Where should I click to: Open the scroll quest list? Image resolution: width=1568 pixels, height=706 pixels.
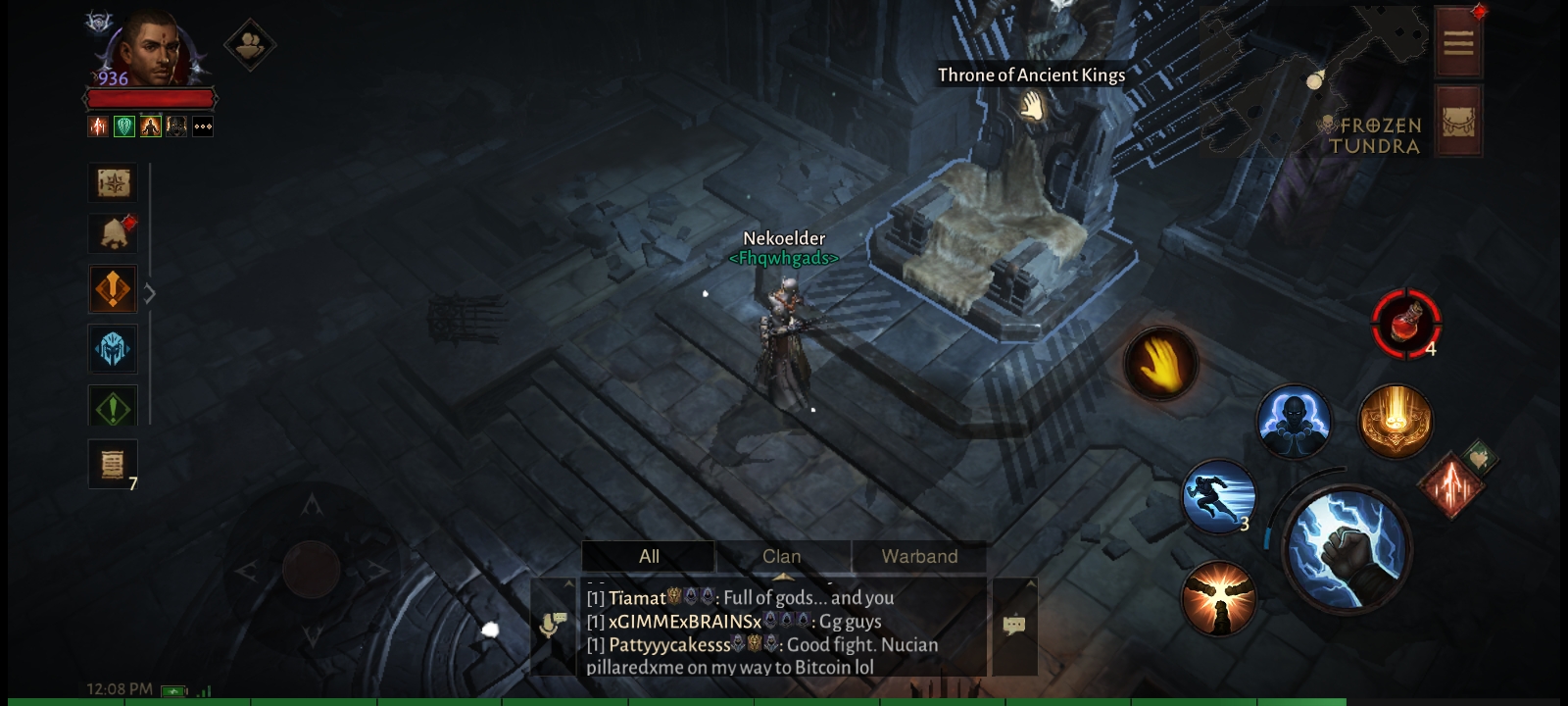(113, 464)
